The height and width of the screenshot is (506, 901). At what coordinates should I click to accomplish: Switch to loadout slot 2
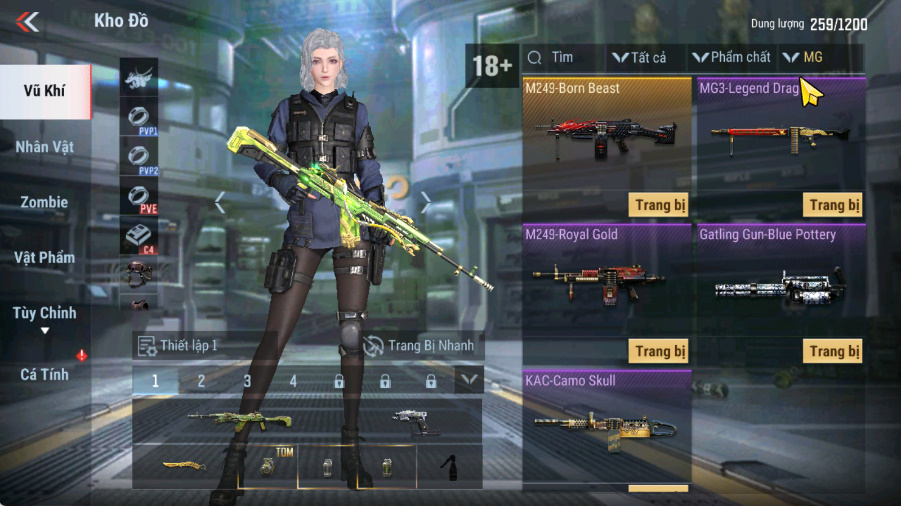(201, 381)
